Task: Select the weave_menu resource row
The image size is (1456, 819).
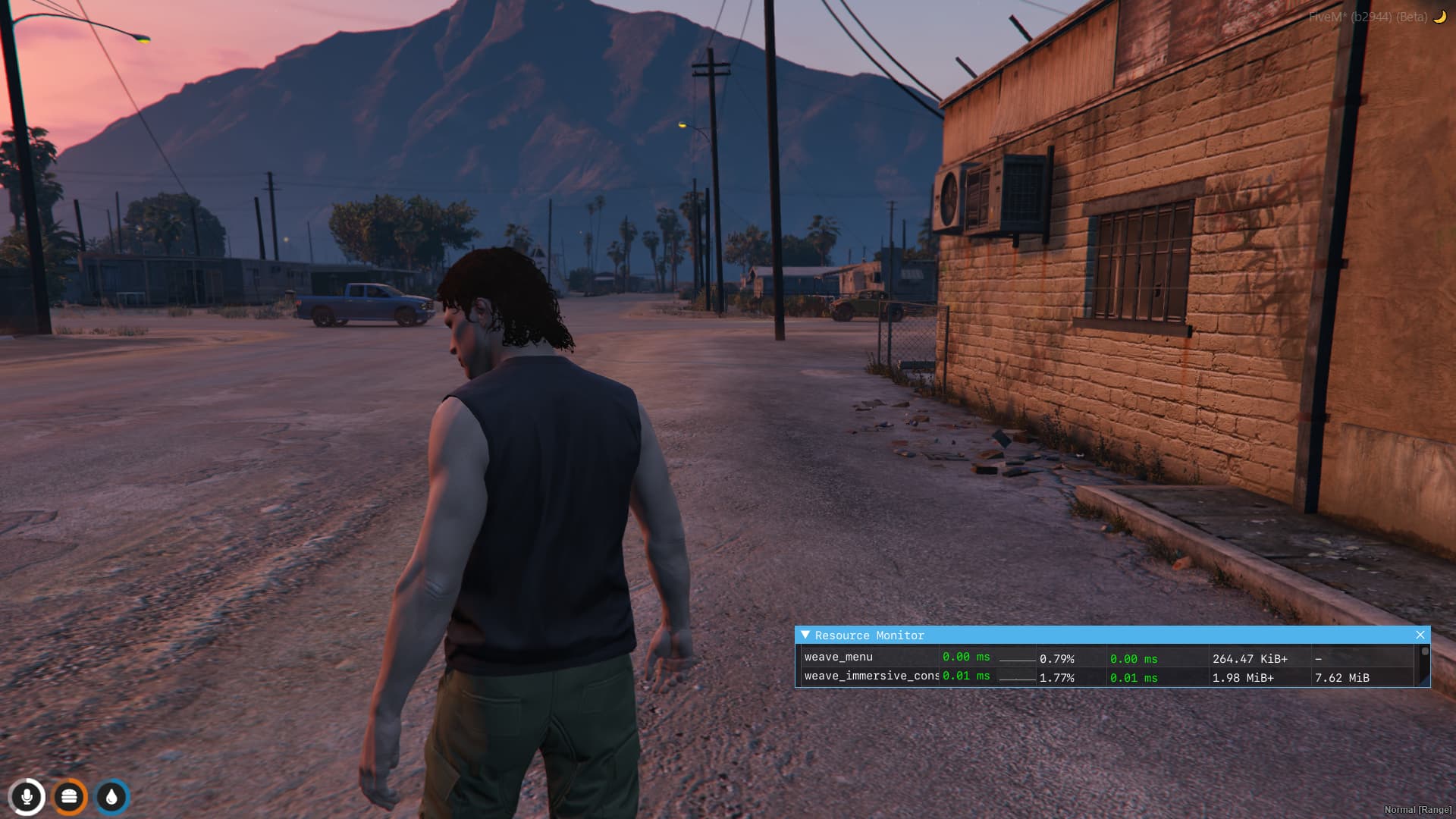Action: (839, 657)
